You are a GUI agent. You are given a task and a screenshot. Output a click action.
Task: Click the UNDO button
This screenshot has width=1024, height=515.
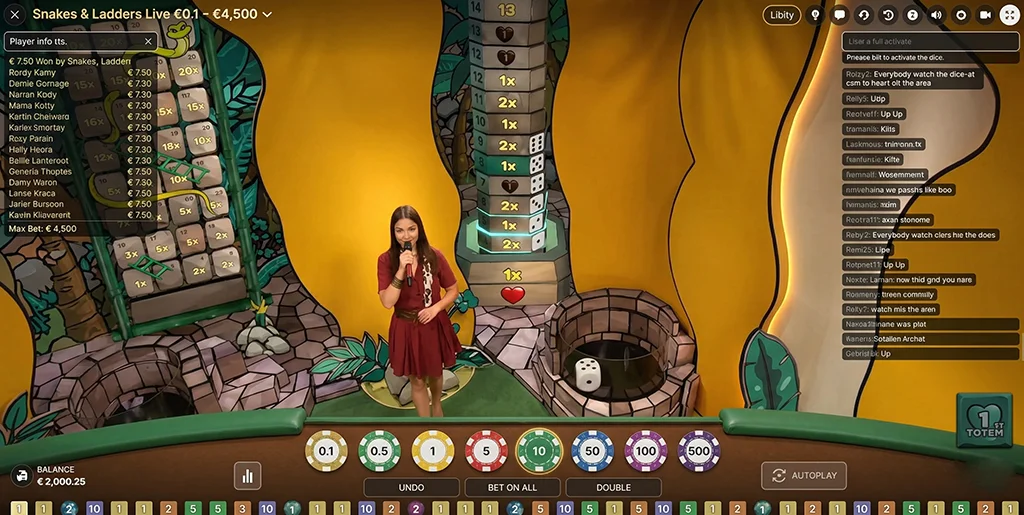point(411,488)
